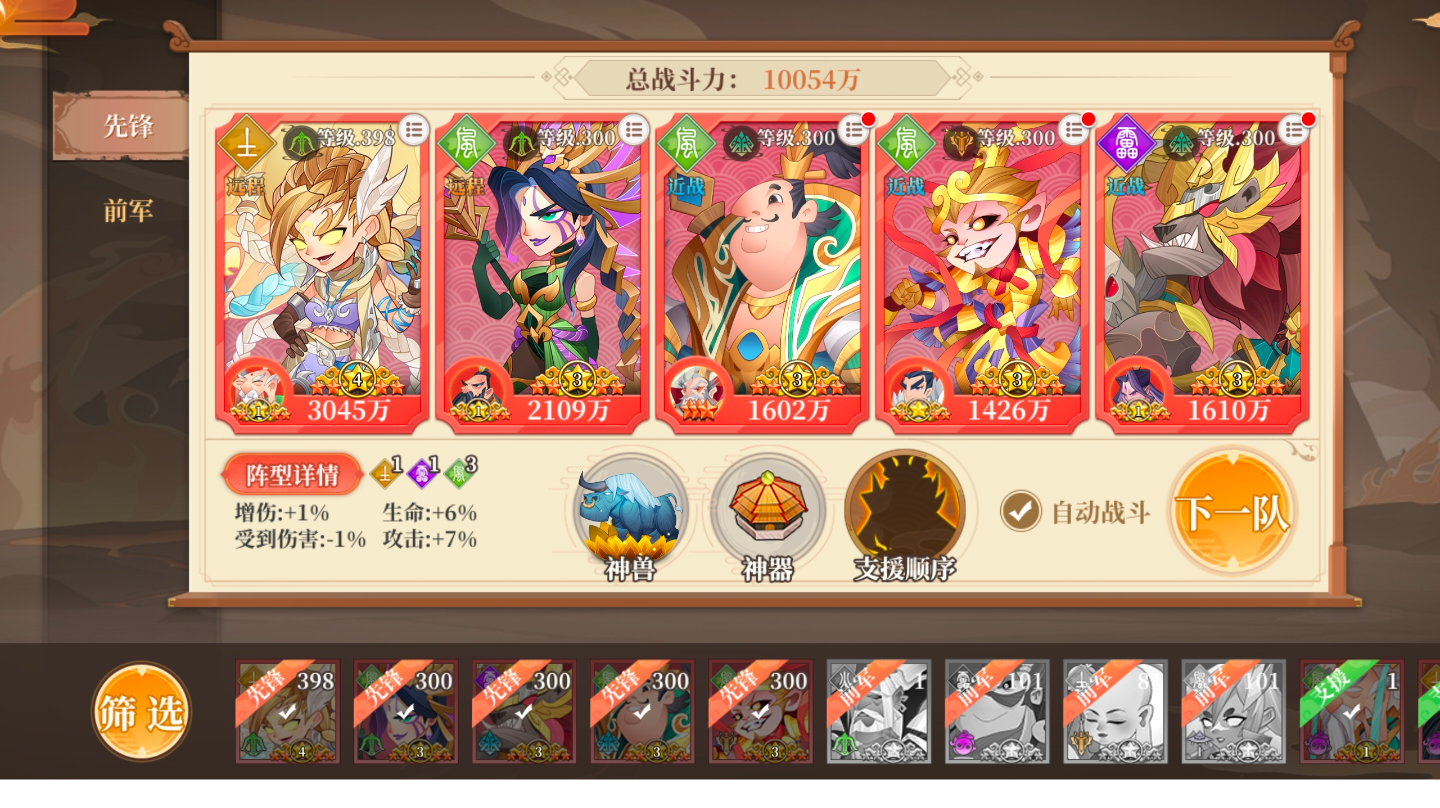Expand the 阵型详情 formation details

[x=291, y=474]
